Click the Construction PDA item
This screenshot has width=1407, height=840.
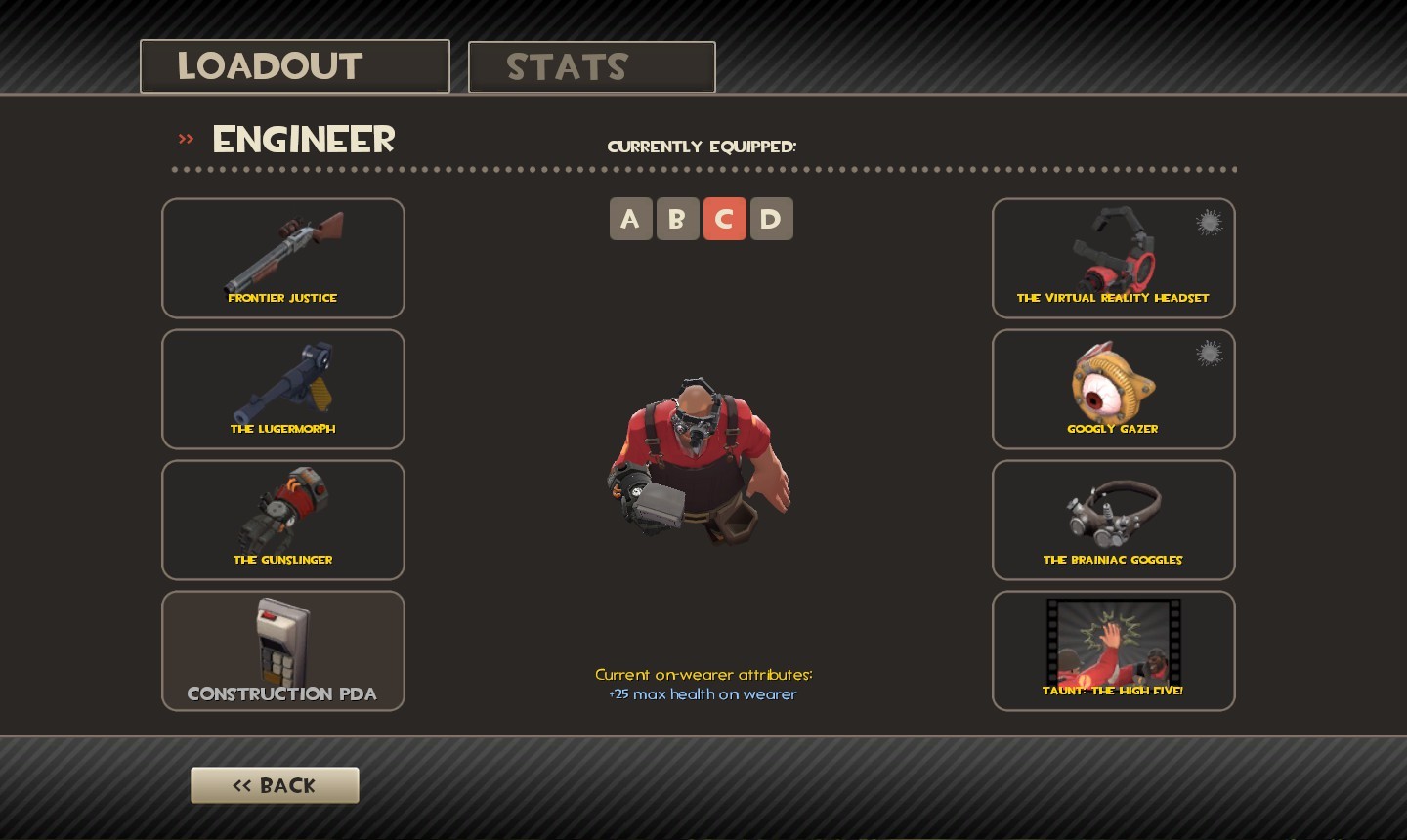tap(282, 651)
